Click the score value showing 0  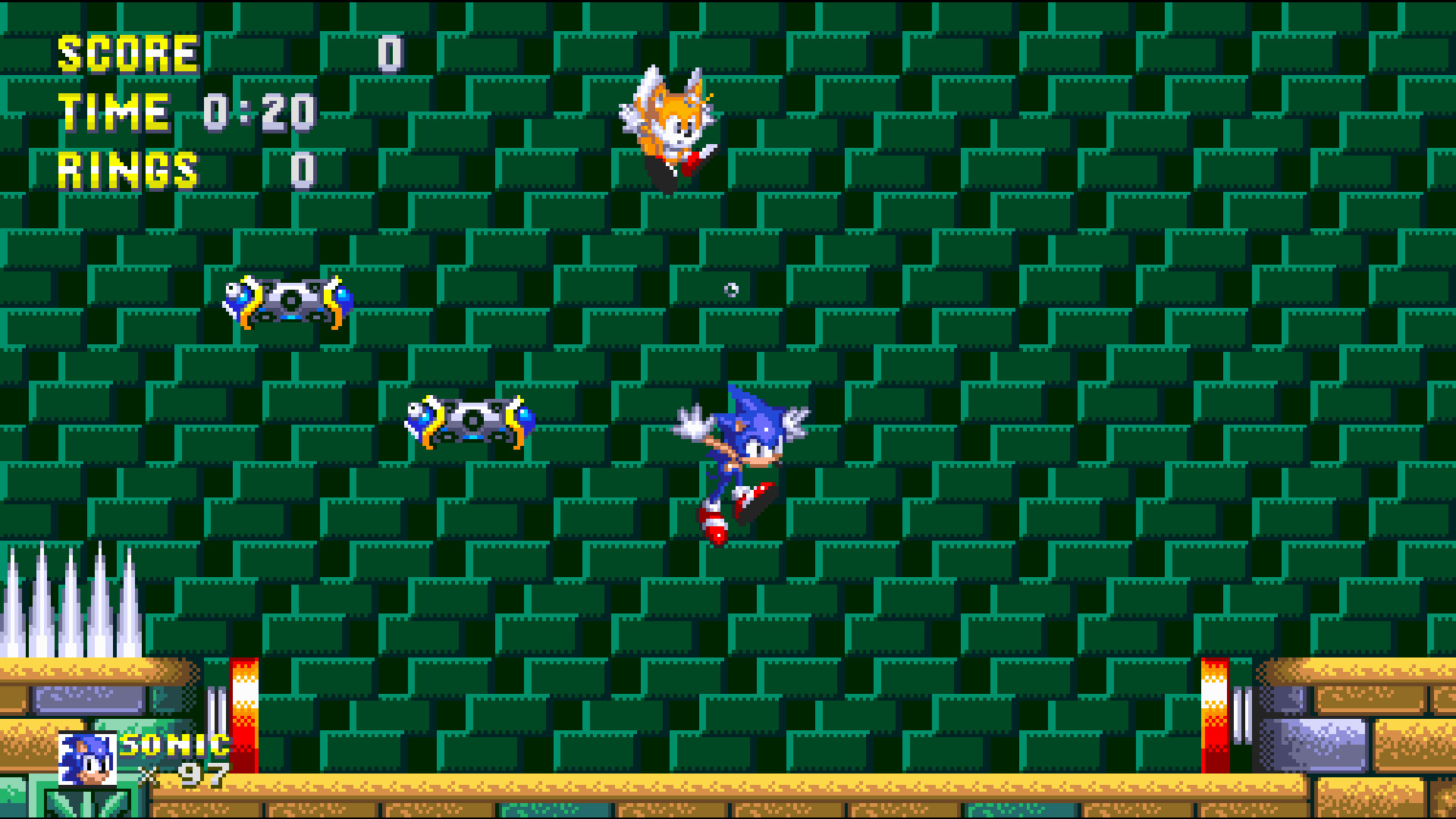(389, 53)
